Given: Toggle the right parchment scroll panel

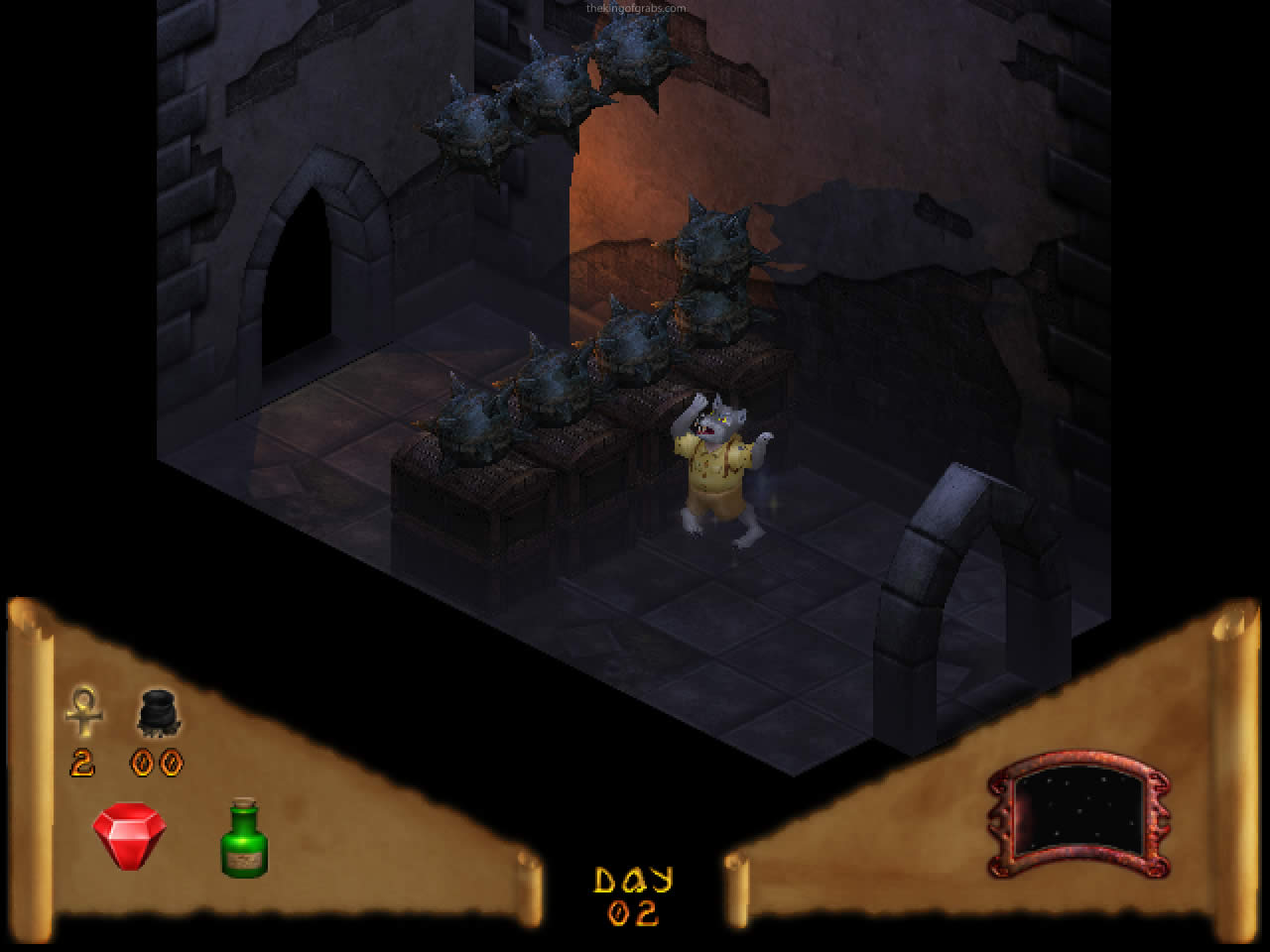Looking at the screenshot, I should [x=992, y=783].
